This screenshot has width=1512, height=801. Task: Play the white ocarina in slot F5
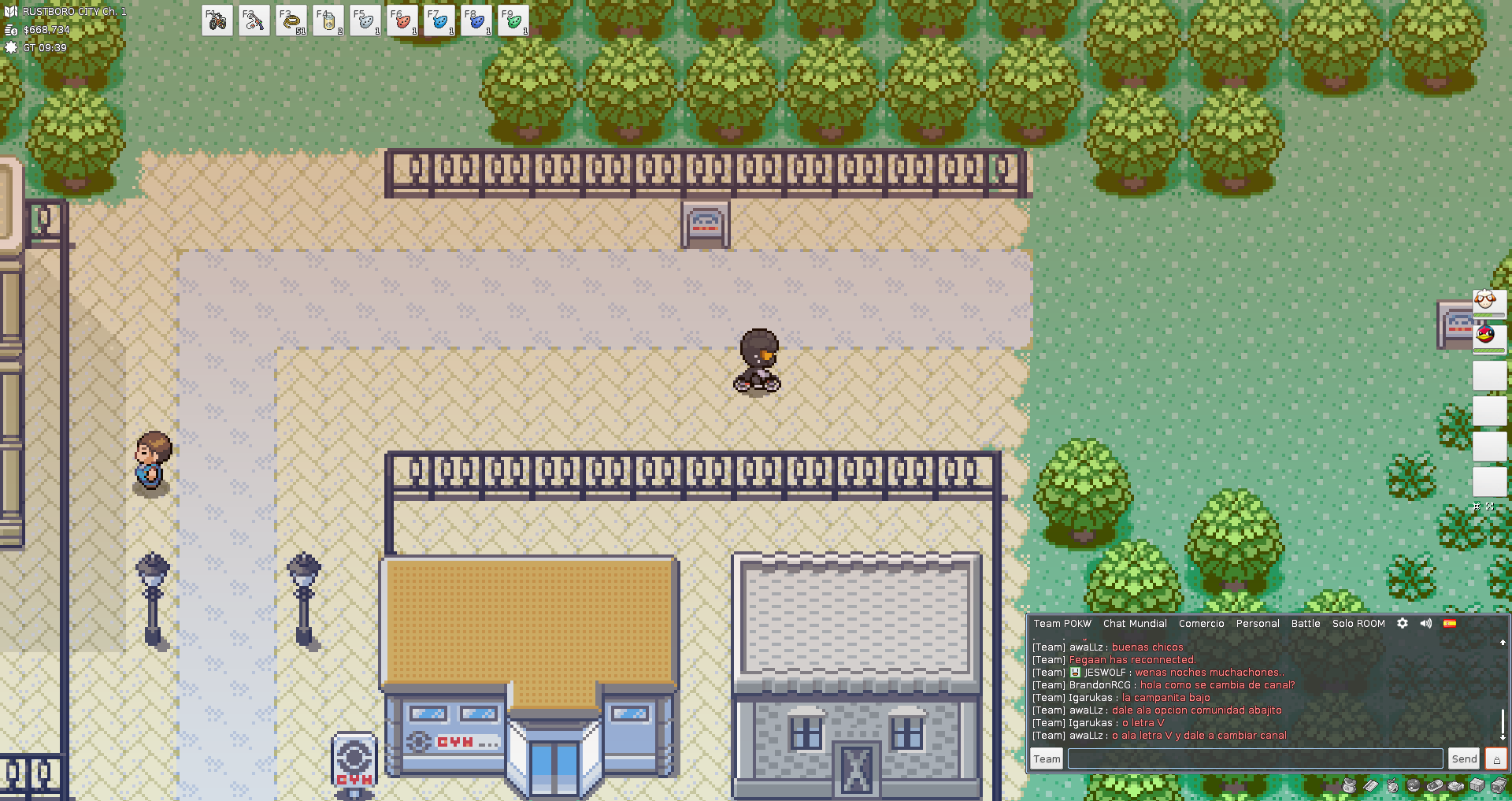(365, 20)
